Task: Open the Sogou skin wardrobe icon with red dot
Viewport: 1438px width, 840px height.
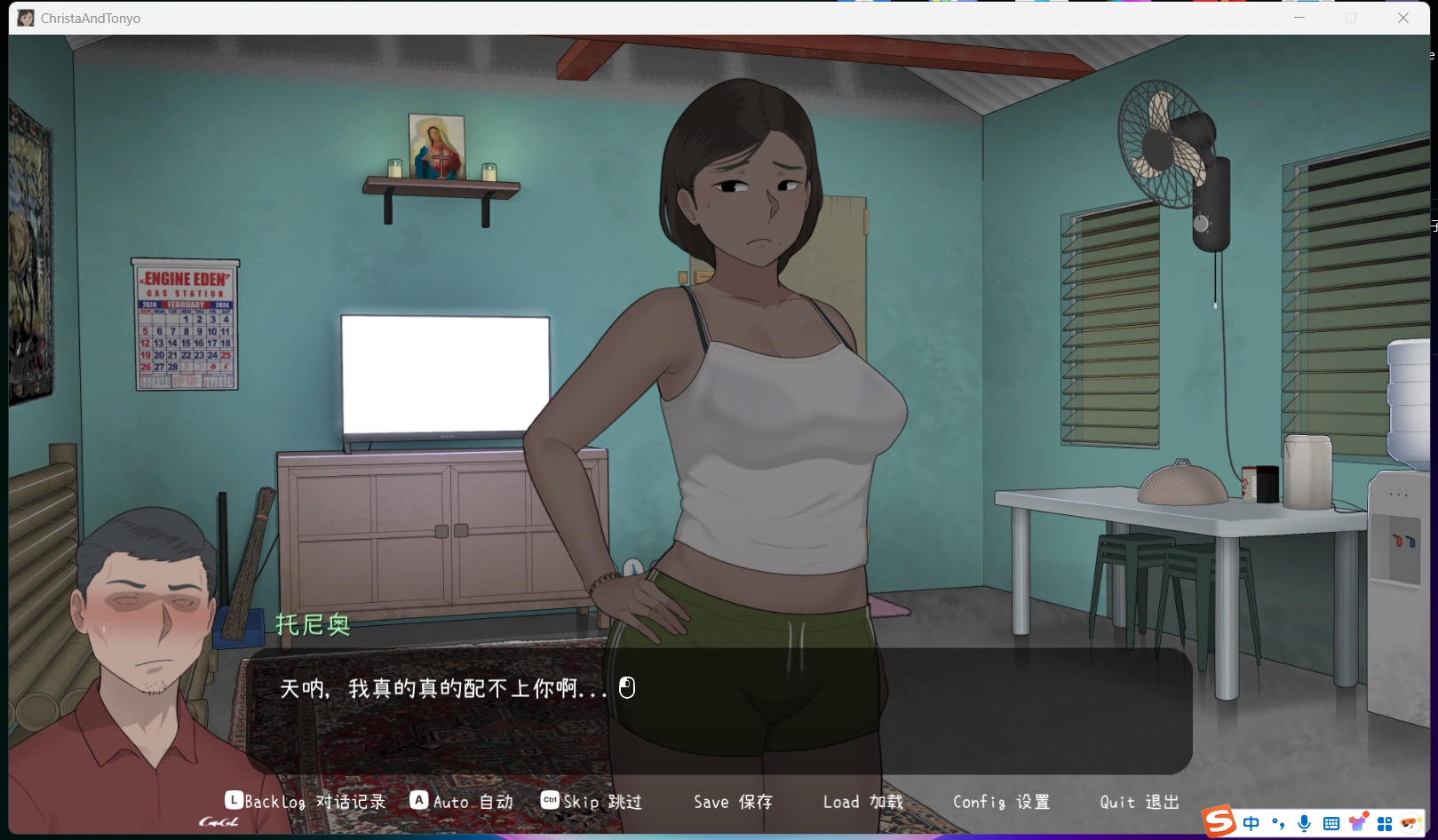Action: tap(1357, 822)
